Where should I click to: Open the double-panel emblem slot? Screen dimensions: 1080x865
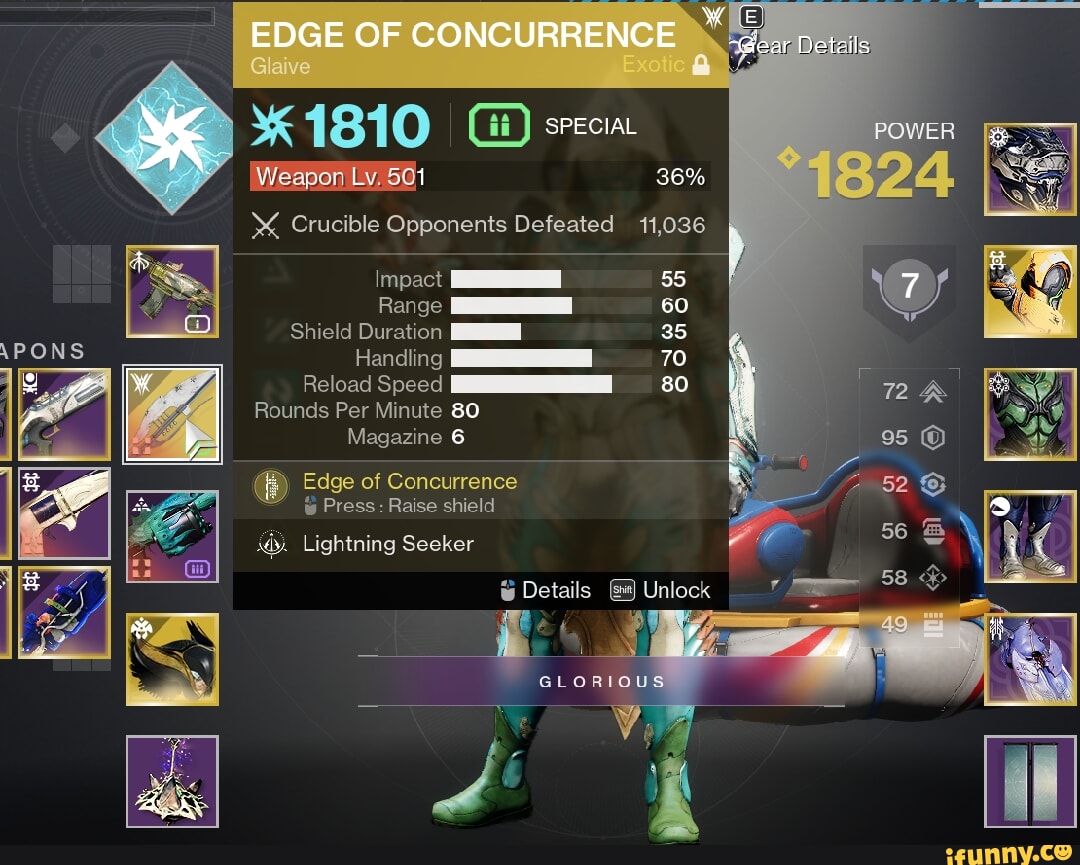point(1030,781)
